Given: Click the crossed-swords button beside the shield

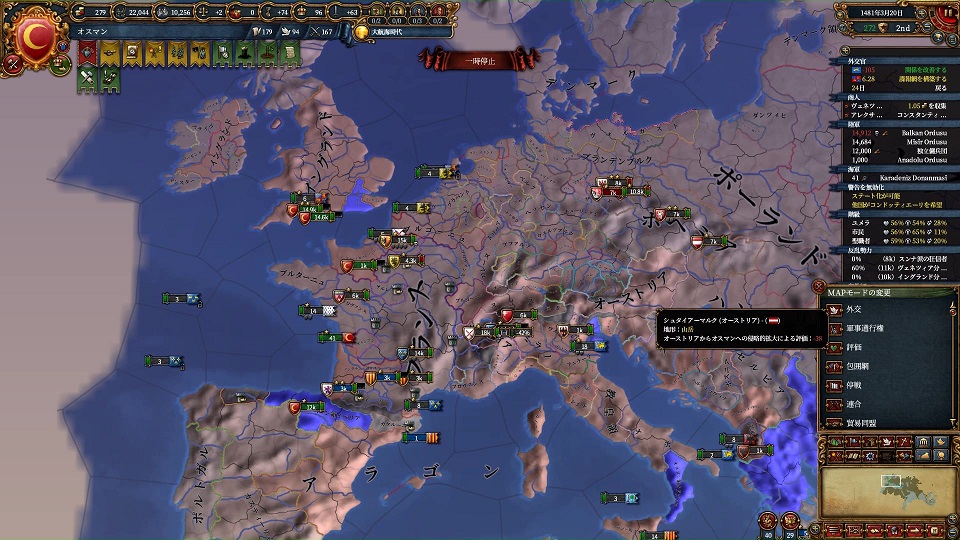Looking at the screenshot, I should click(x=12, y=64).
